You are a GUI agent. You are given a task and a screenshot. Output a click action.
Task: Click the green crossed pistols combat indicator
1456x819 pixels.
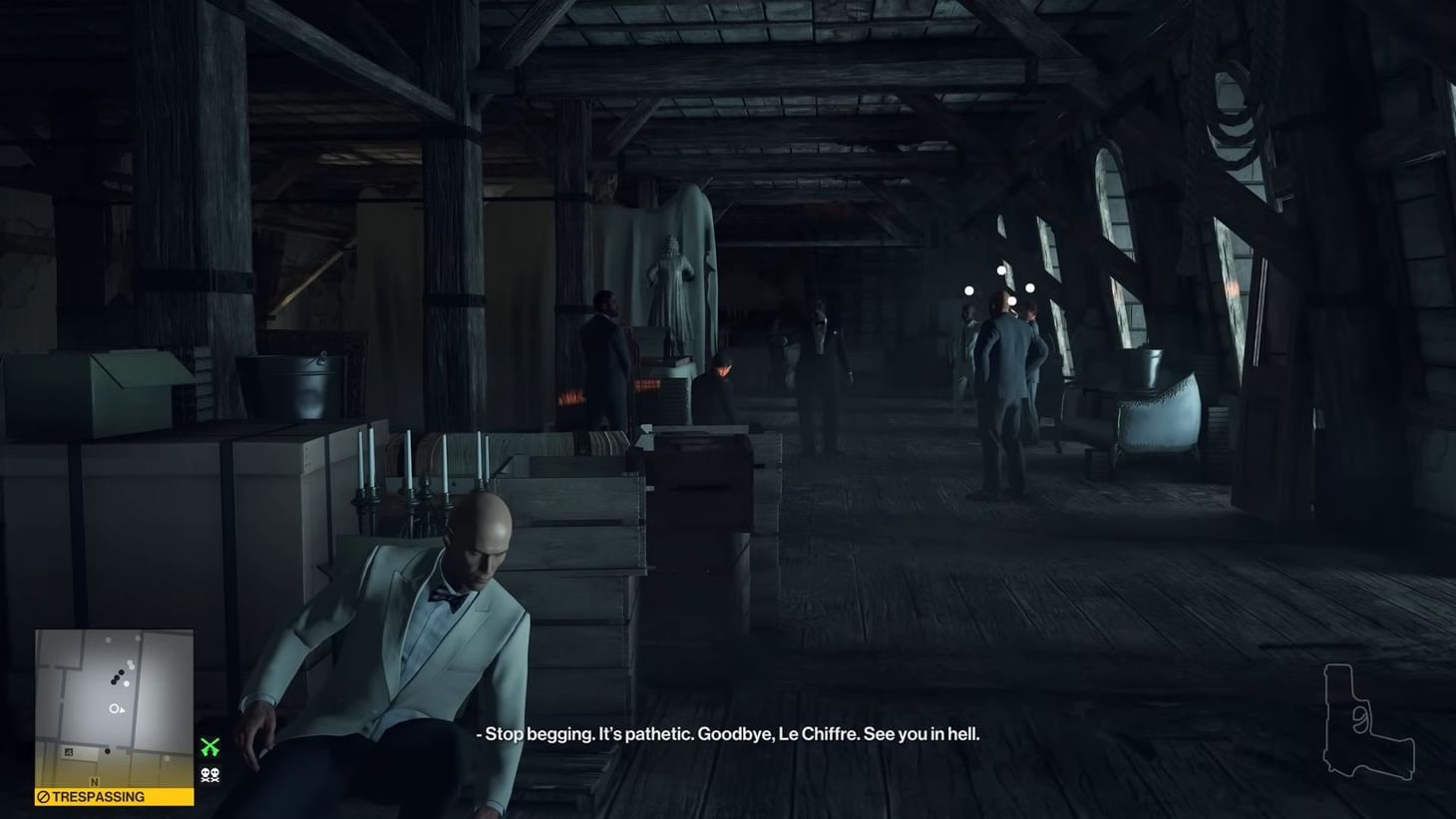coord(210,746)
